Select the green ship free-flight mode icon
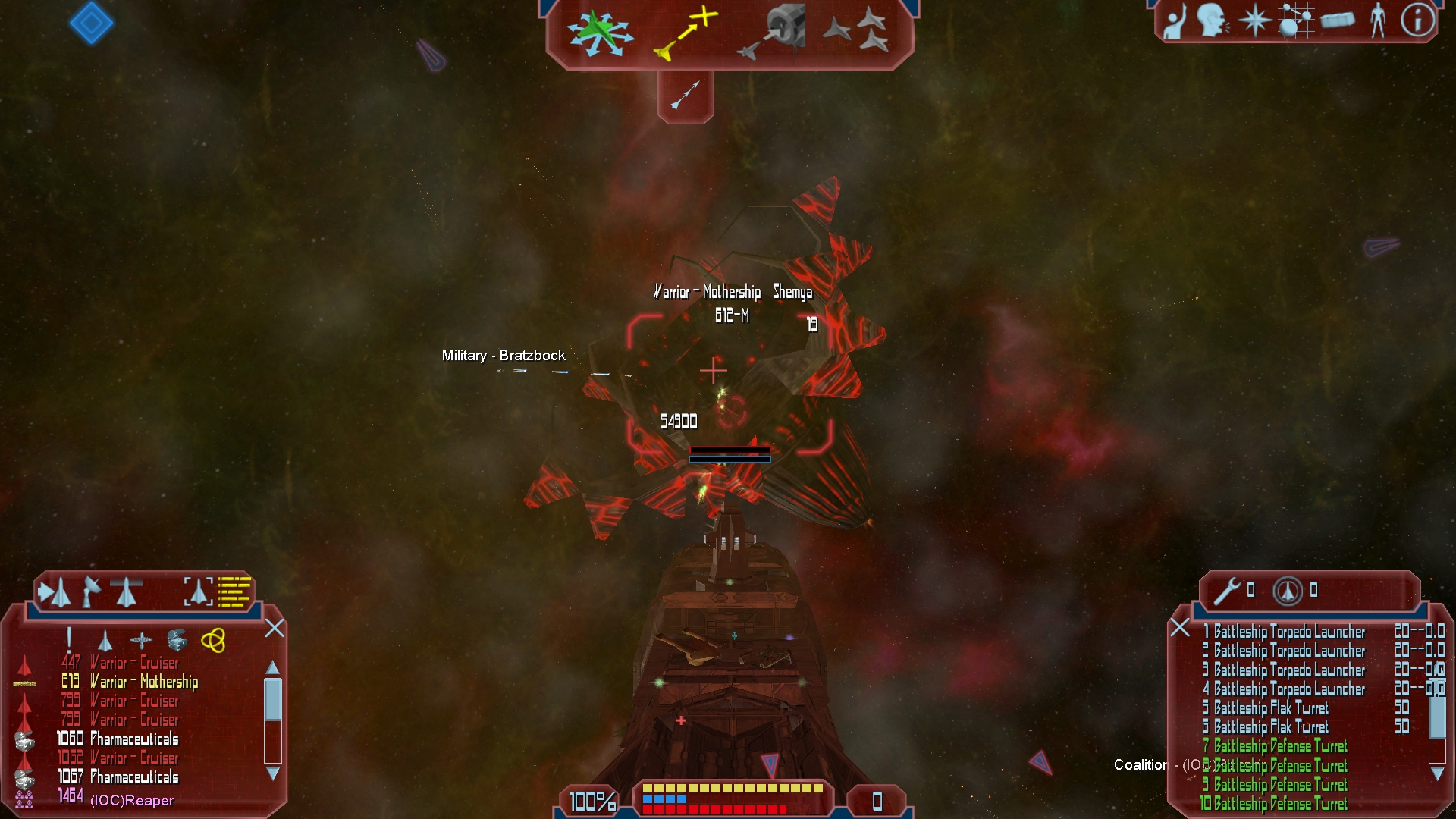 pyautogui.click(x=601, y=33)
